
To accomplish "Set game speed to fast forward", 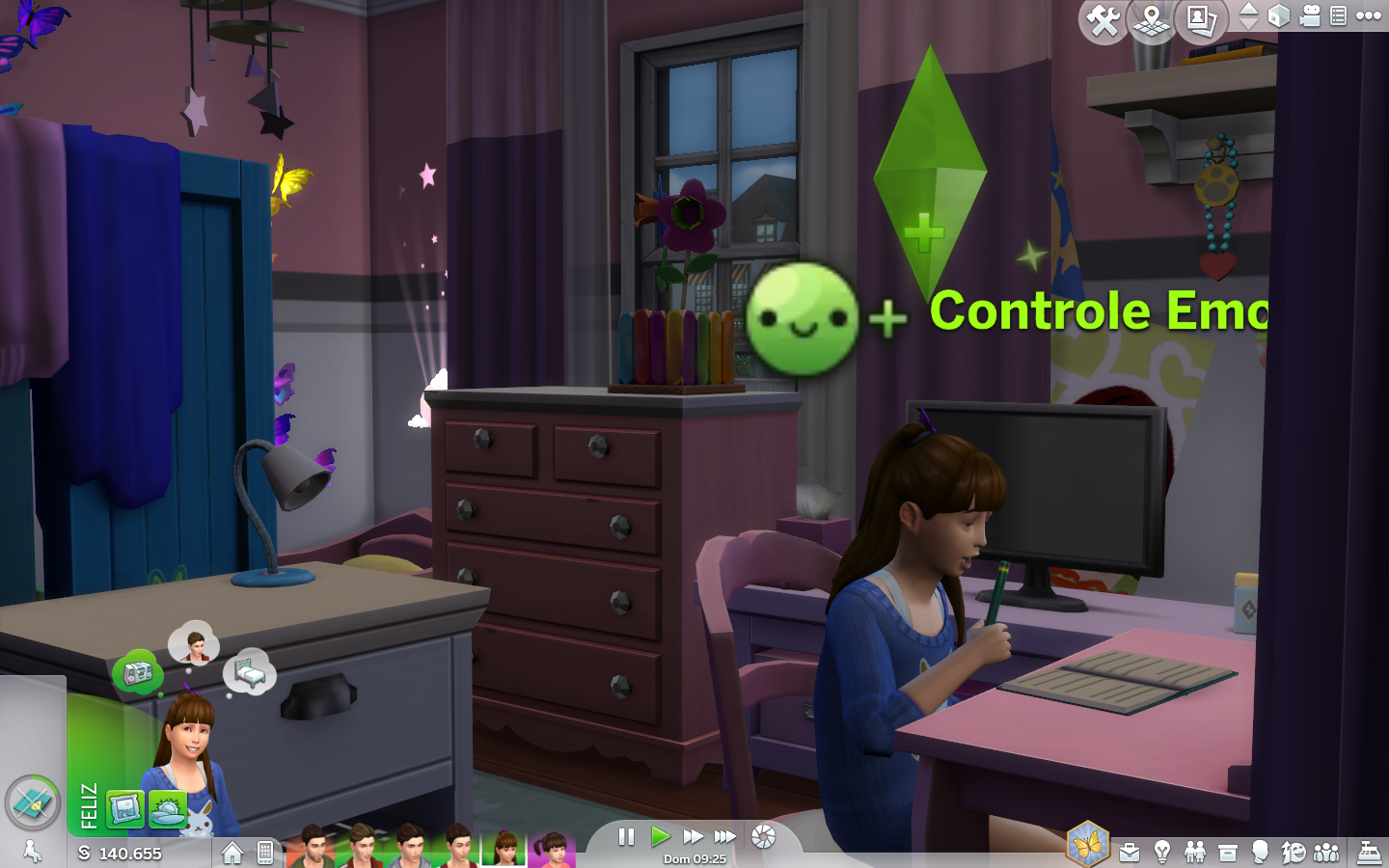I will (692, 836).
